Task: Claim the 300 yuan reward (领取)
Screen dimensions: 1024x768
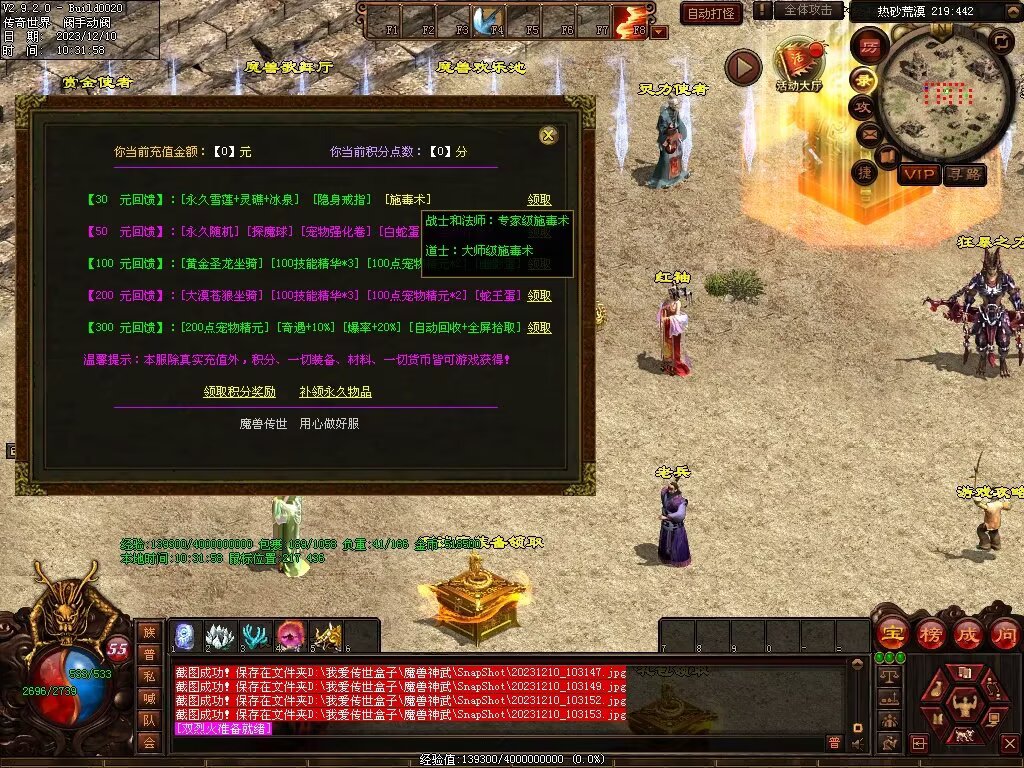Action: click(539, 328)
